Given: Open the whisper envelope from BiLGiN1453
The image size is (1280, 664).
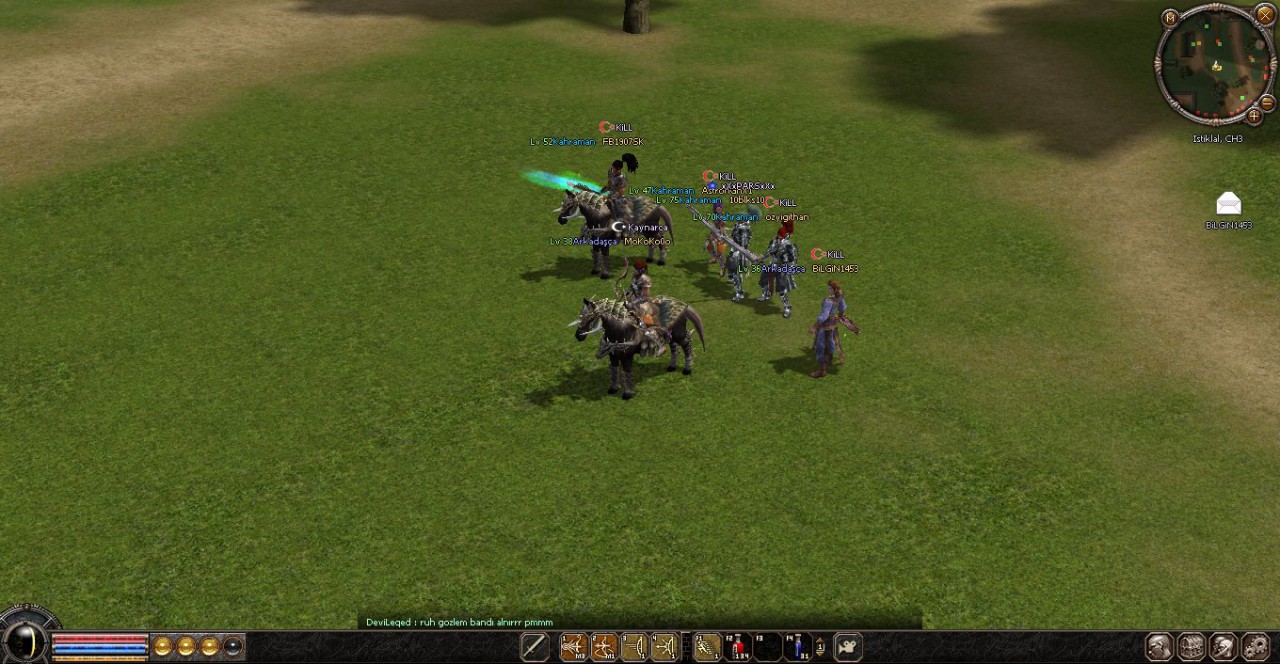Looking at the screenshot, I should (1228, 204).
